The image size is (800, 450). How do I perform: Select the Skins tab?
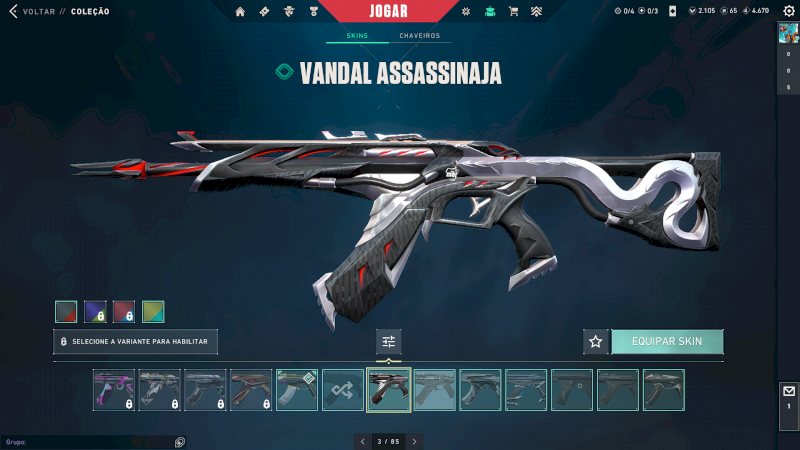click(x=357, y=36)
